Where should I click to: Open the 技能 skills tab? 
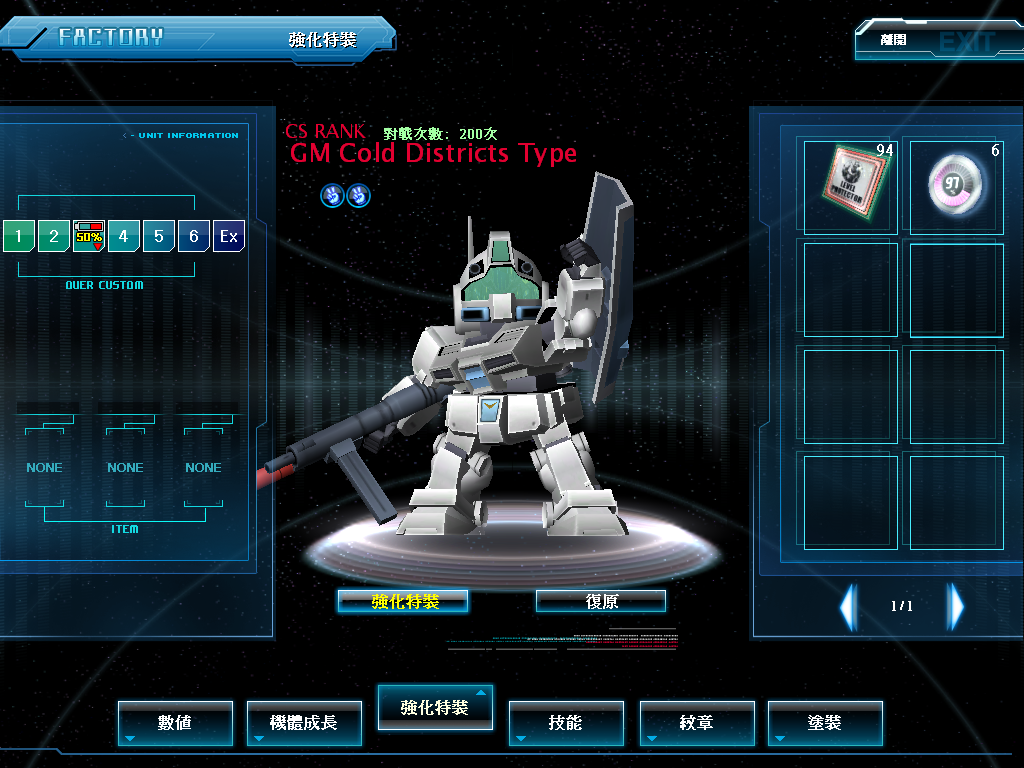565,723
